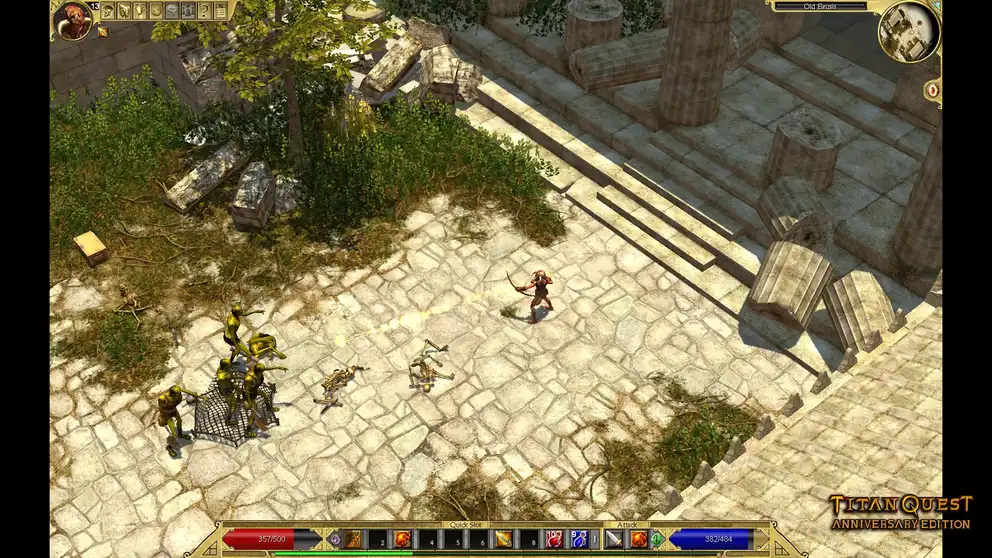The image size is (992, 558).
Task: Activate the golden skill in quick slot seven
Action: point(503,539)
